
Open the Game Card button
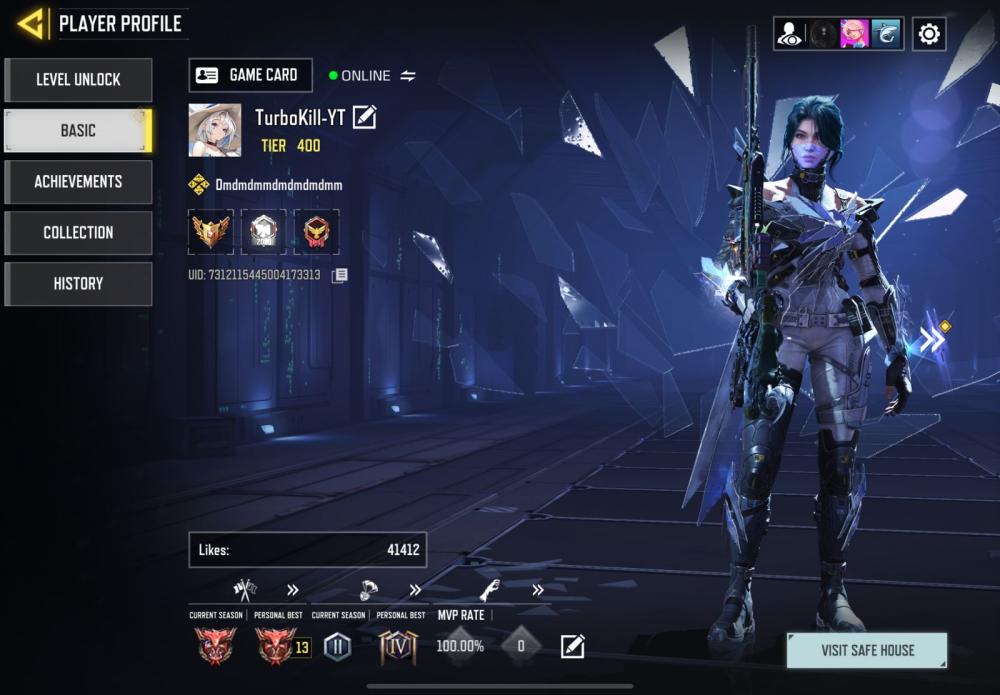click(250, 75)
